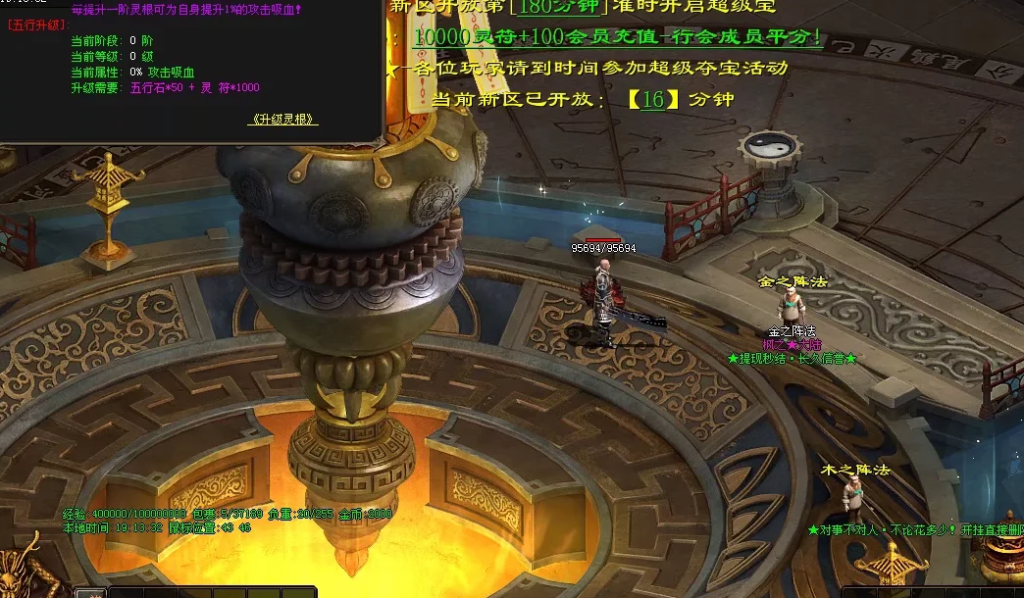The height and width of the screenshot is (598, 1024).
Task: Click the underlined 16 minutes link
Action: 653,99
